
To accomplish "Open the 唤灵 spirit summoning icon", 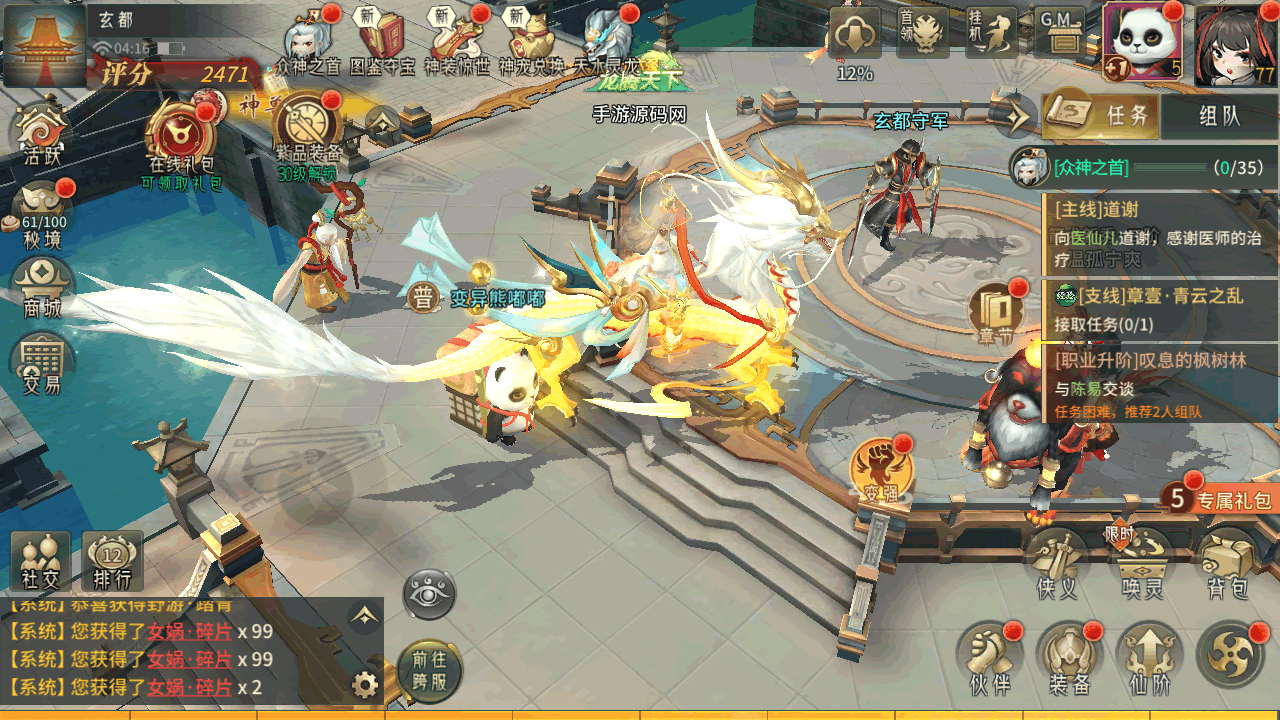I will click(1143, 565).
